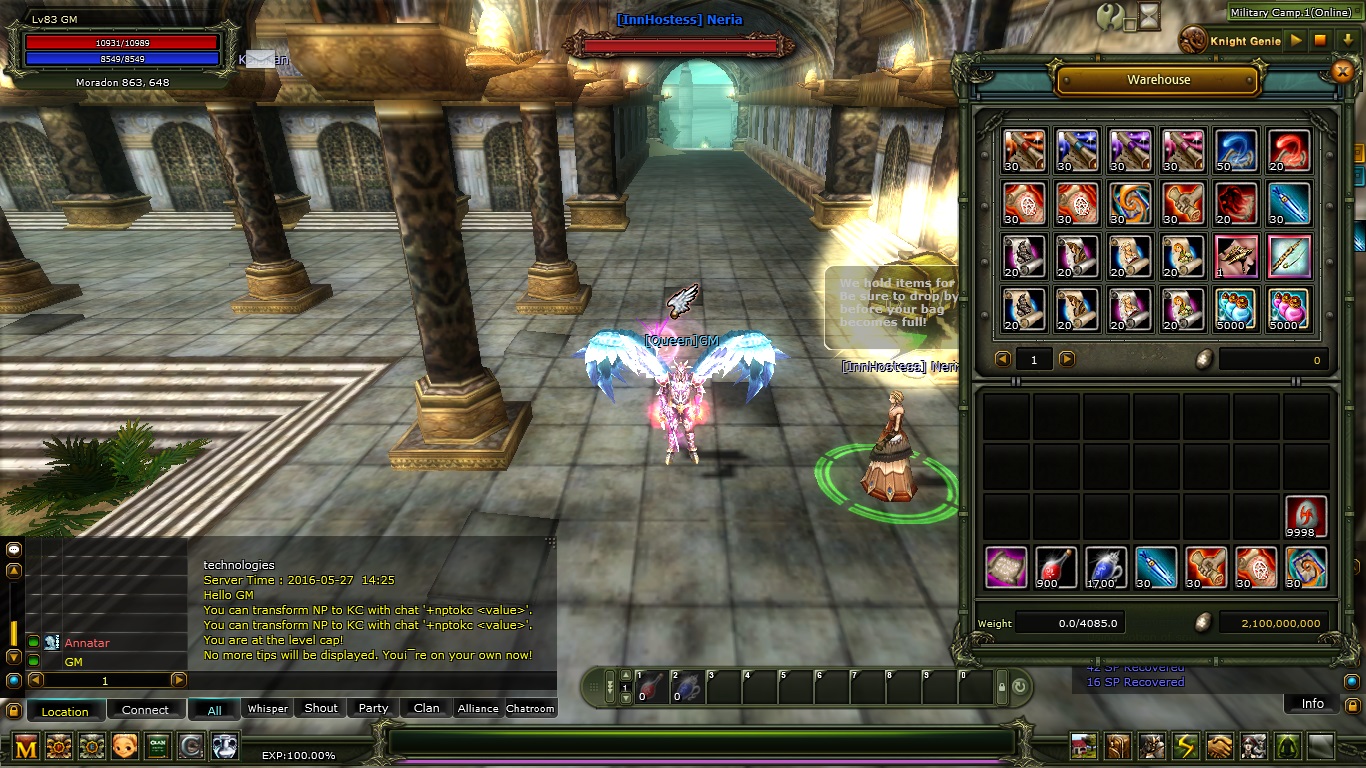This screenshot has height=768, width=1366.
Task: Select the blue mana potion stack of 1700
Action: pos(1106,567)
